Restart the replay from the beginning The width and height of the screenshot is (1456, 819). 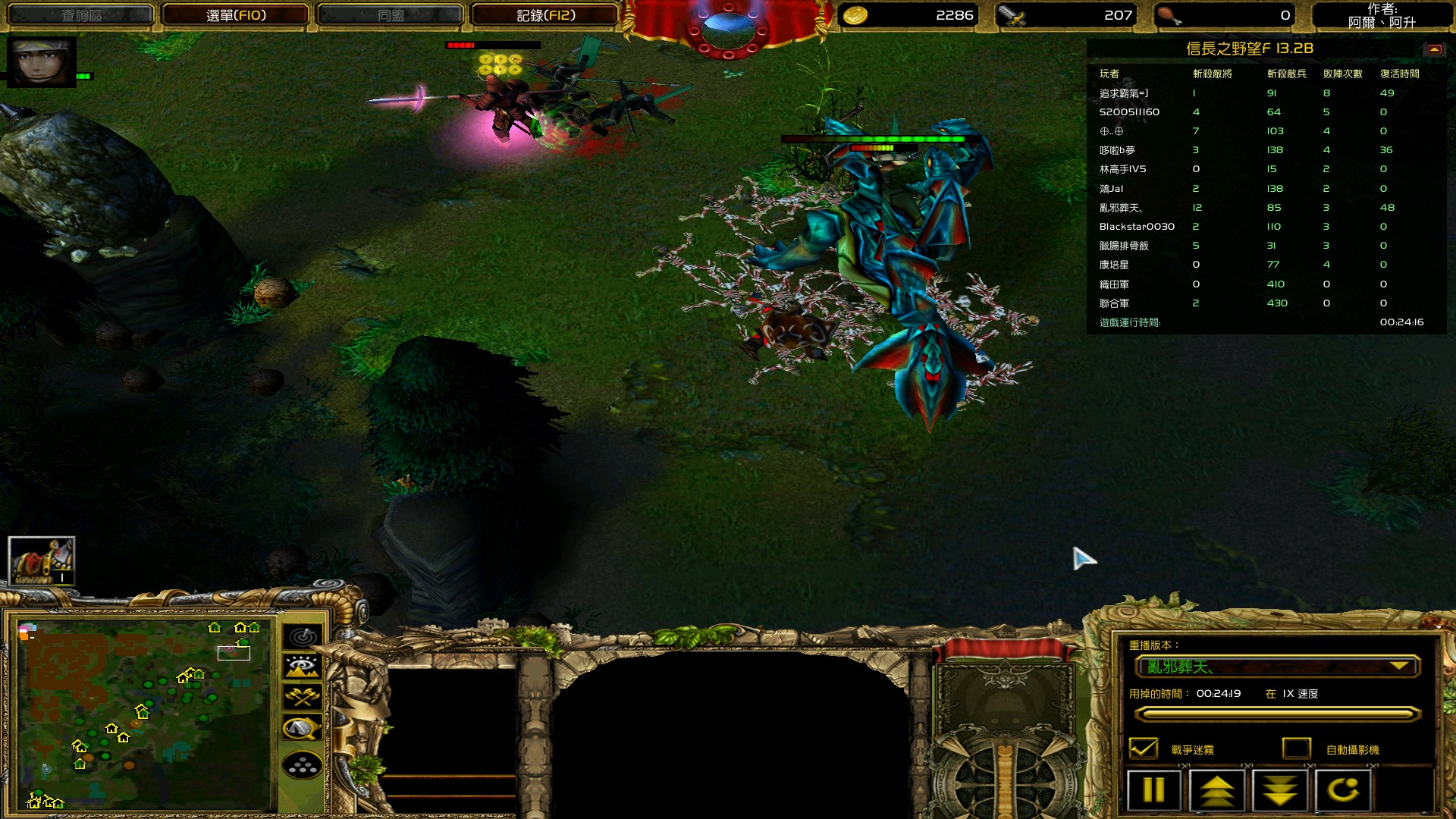coord(1343,790)
